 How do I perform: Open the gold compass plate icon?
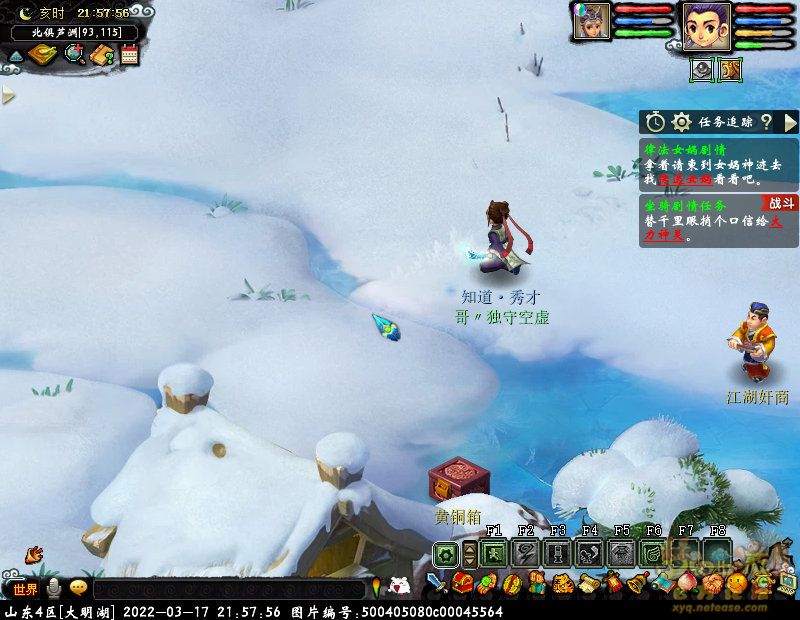pos(41,55)
